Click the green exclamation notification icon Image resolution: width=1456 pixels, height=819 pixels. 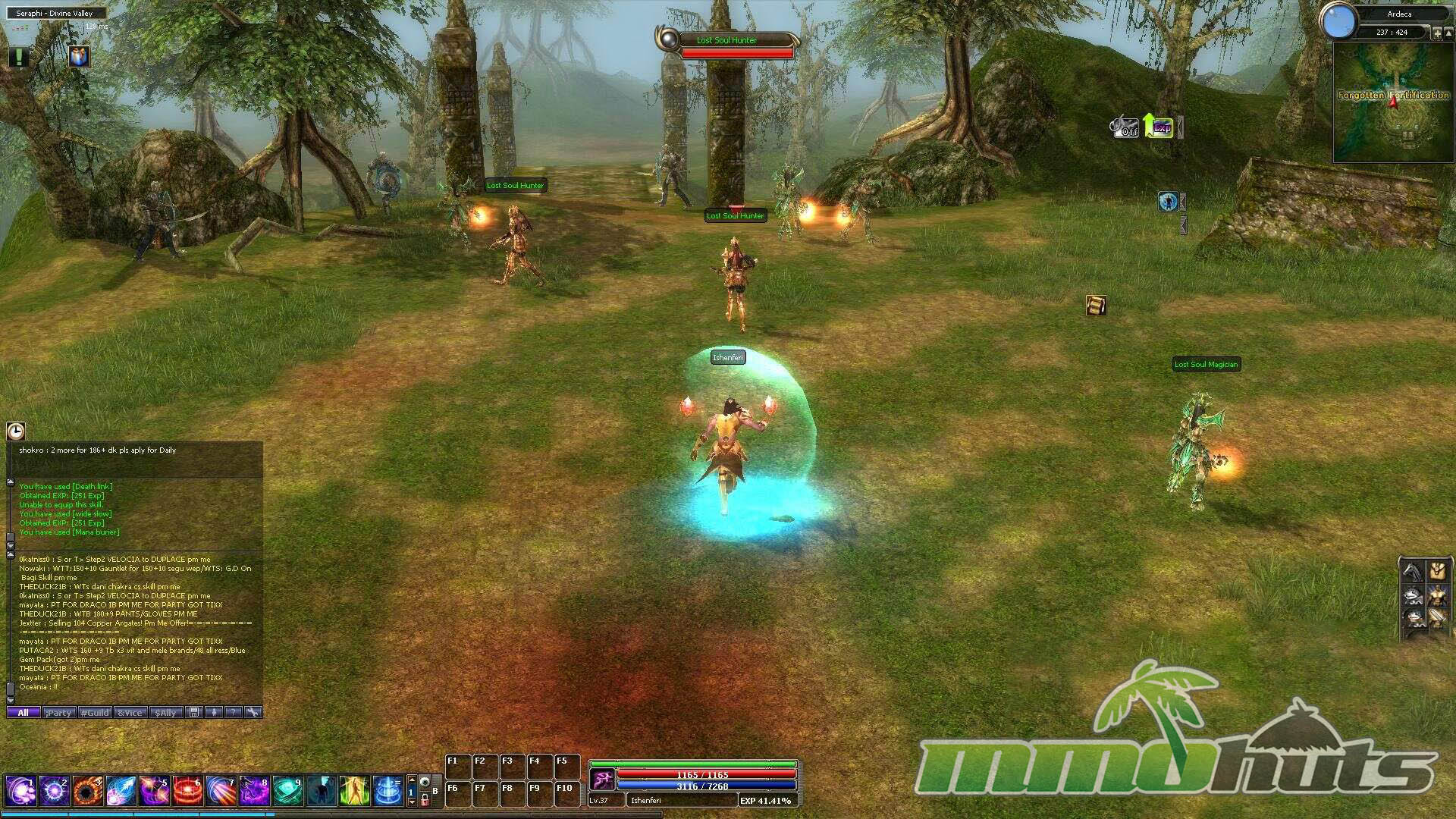click(x=18, y=56)
